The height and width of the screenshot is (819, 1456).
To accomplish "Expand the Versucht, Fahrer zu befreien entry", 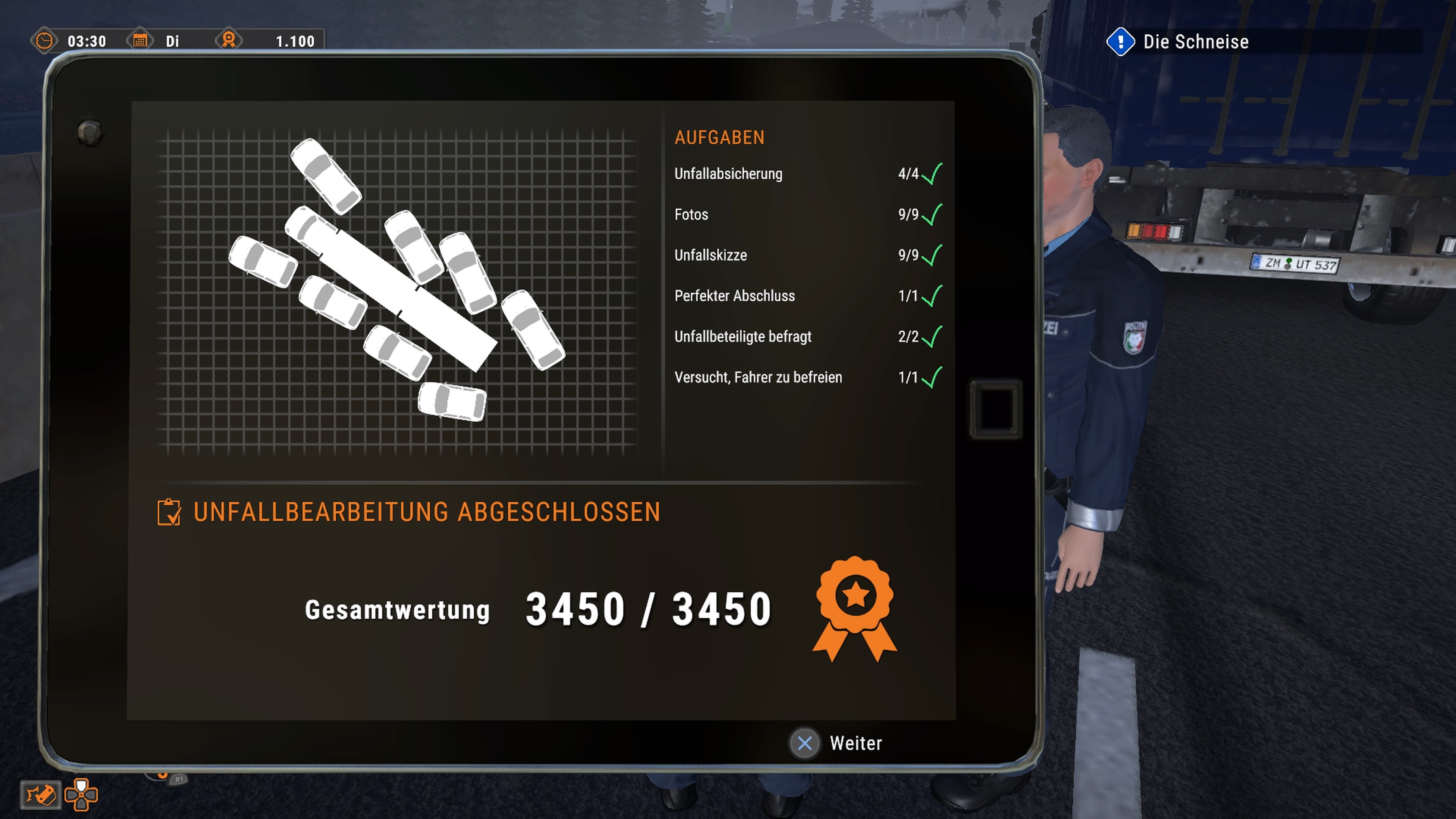I will tap(758, 377).
